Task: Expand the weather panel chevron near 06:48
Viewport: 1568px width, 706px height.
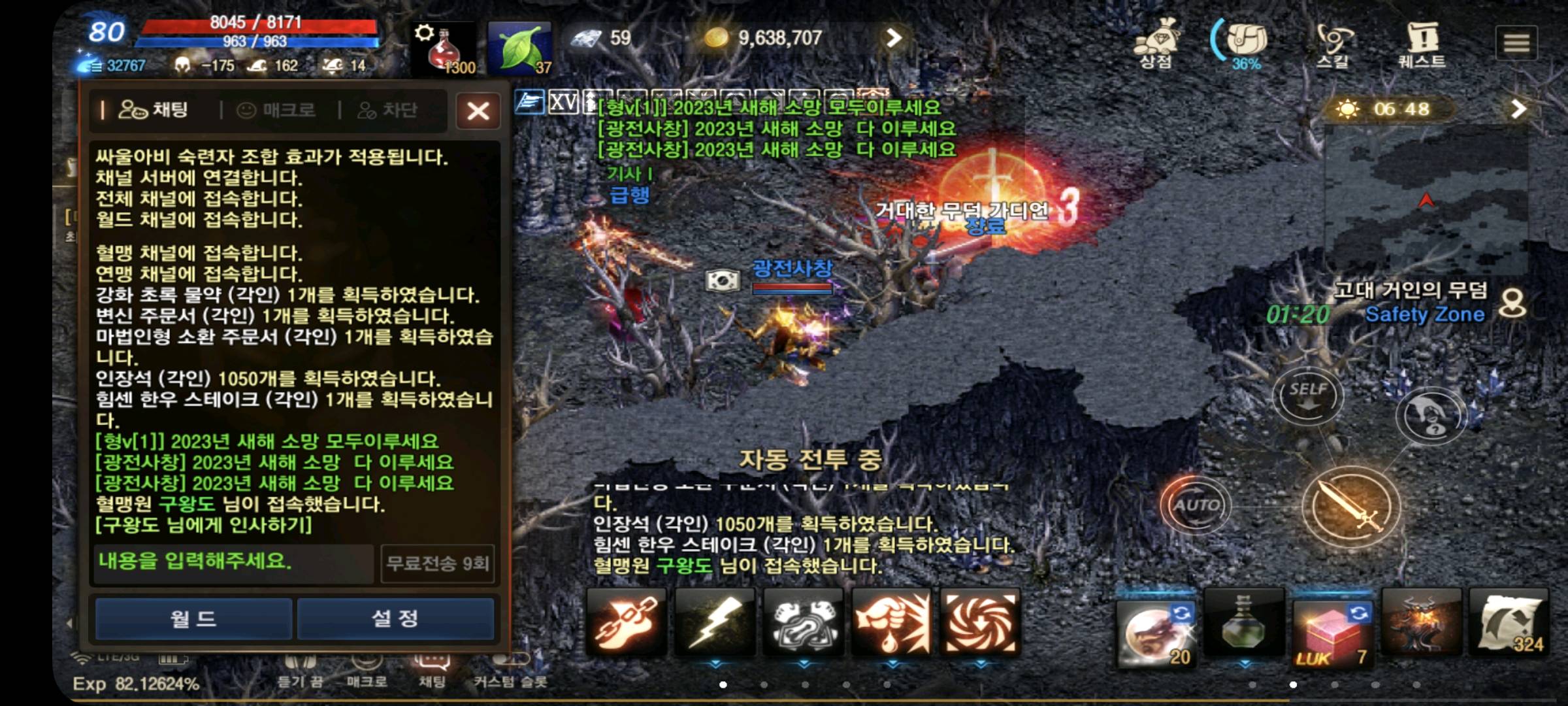Action: coord(1518,108)
